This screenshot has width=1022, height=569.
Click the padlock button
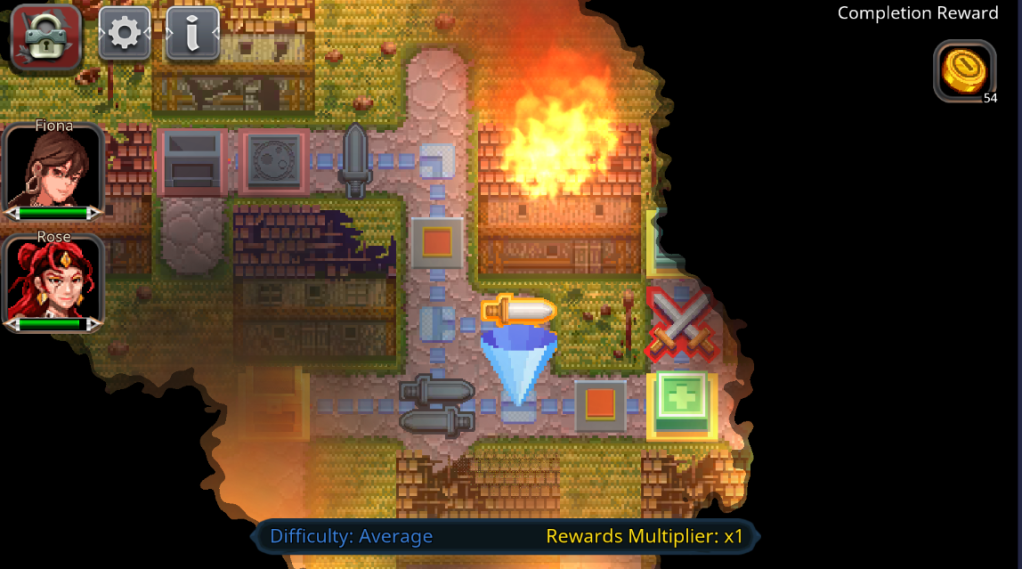tap(45, 36)
